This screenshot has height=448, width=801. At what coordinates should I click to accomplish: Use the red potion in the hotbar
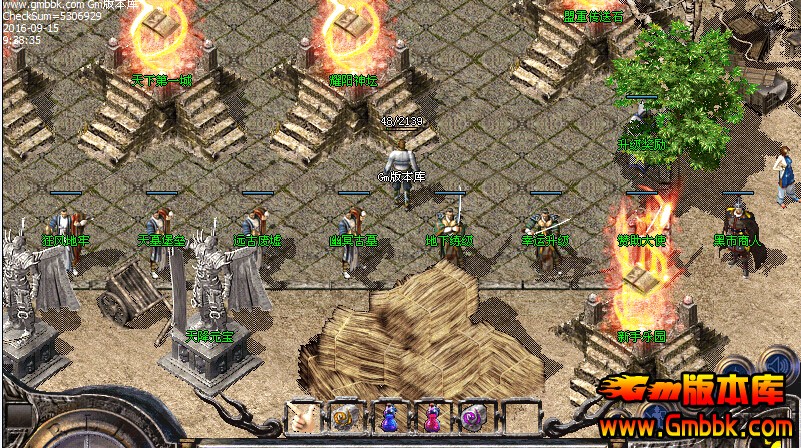(x=431, y=417)
